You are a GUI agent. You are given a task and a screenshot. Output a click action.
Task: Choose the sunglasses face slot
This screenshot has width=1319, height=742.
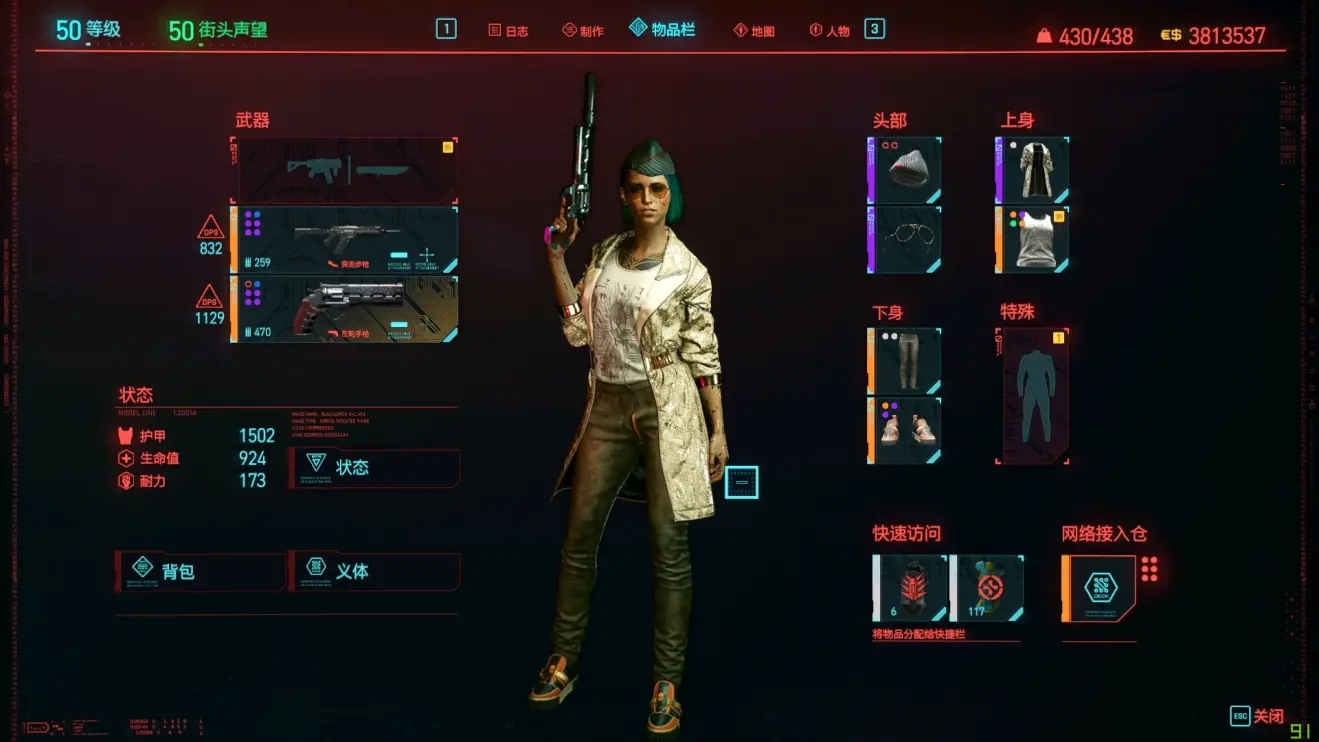click(x=904, y=240)
